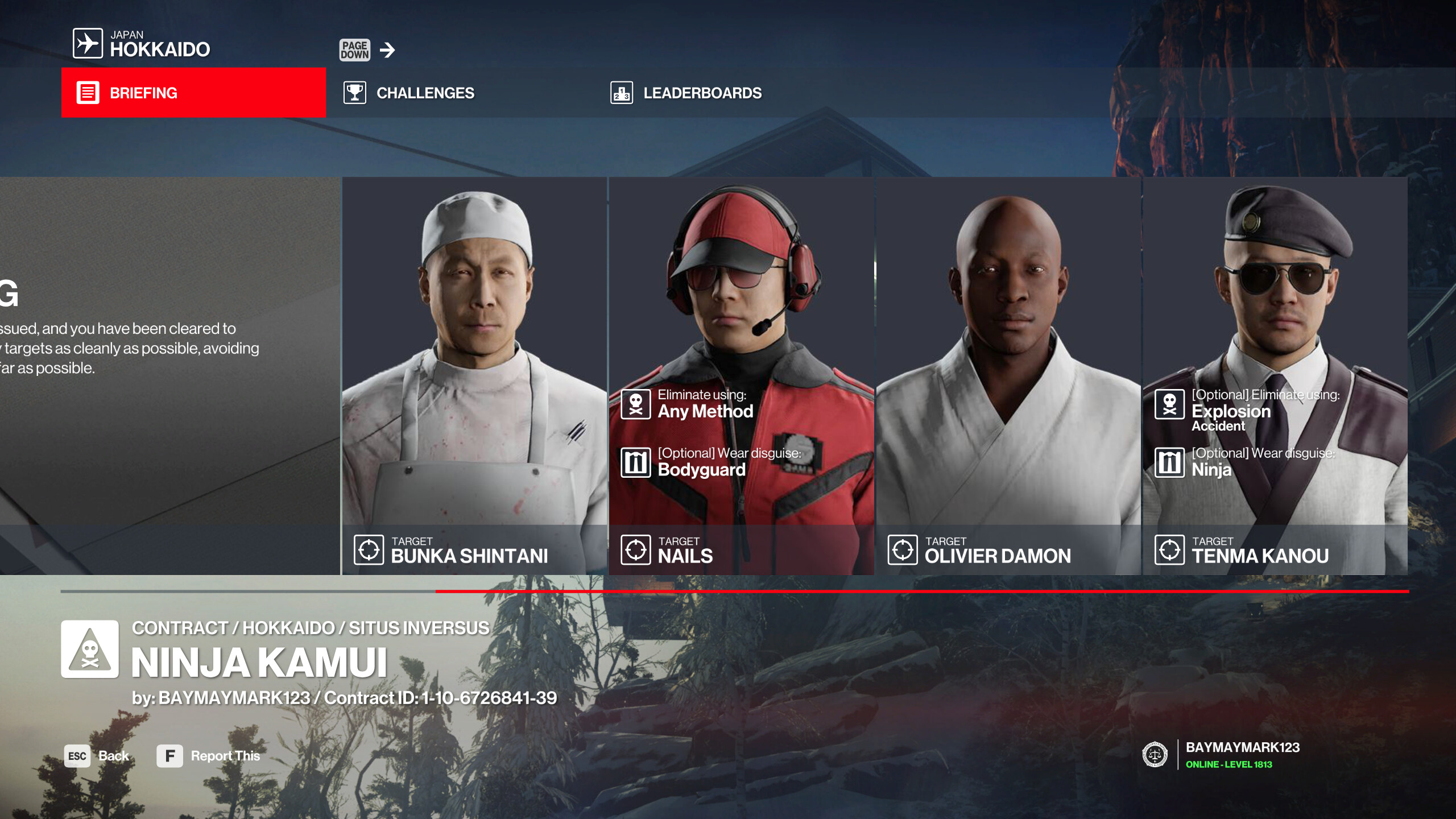The image size is (1456, 819).
Task: Open the BAYMAYMARK123 player profile
Action: click(x=1242, y=755)
